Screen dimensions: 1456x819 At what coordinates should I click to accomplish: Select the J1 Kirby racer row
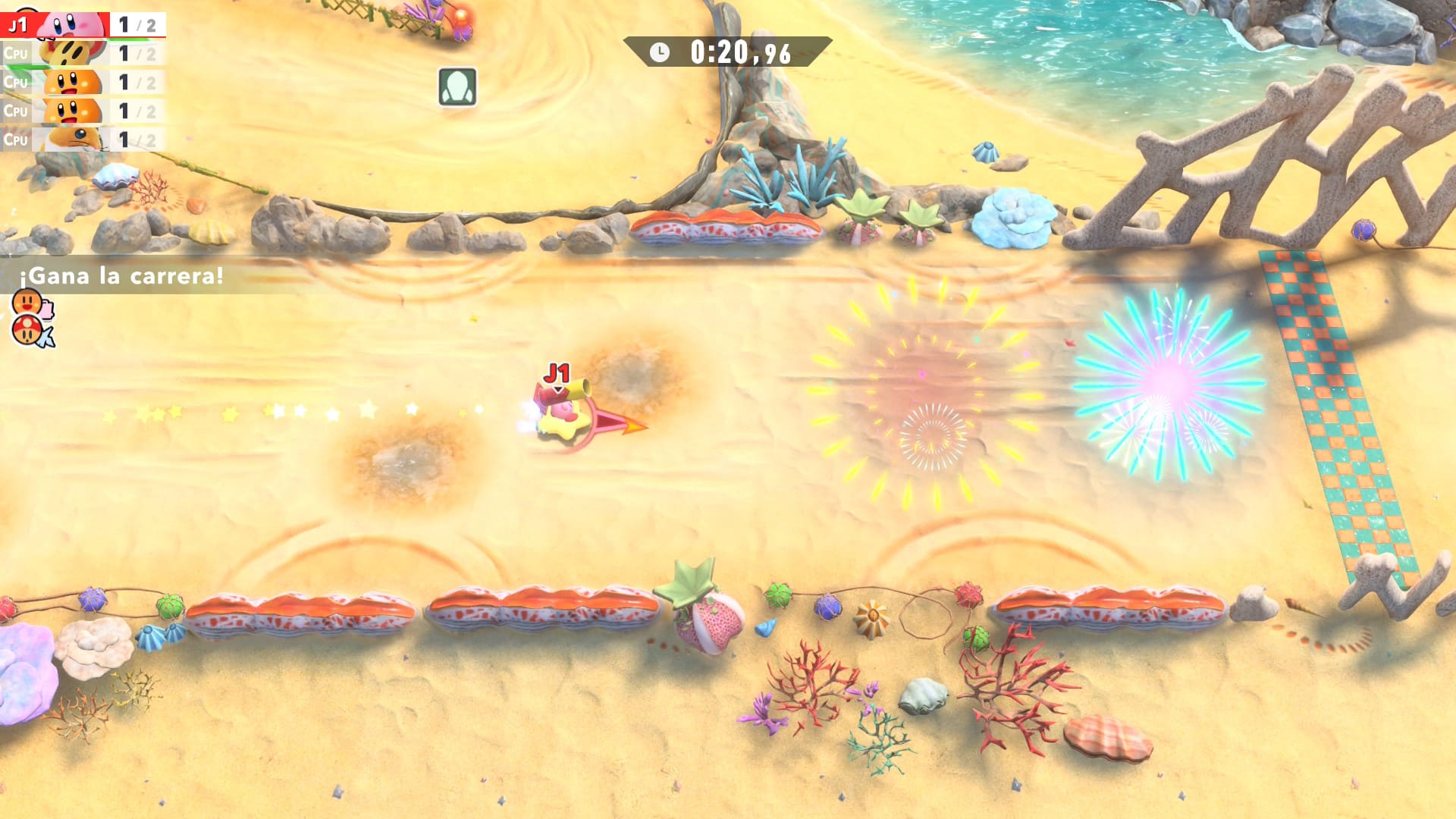82,24
